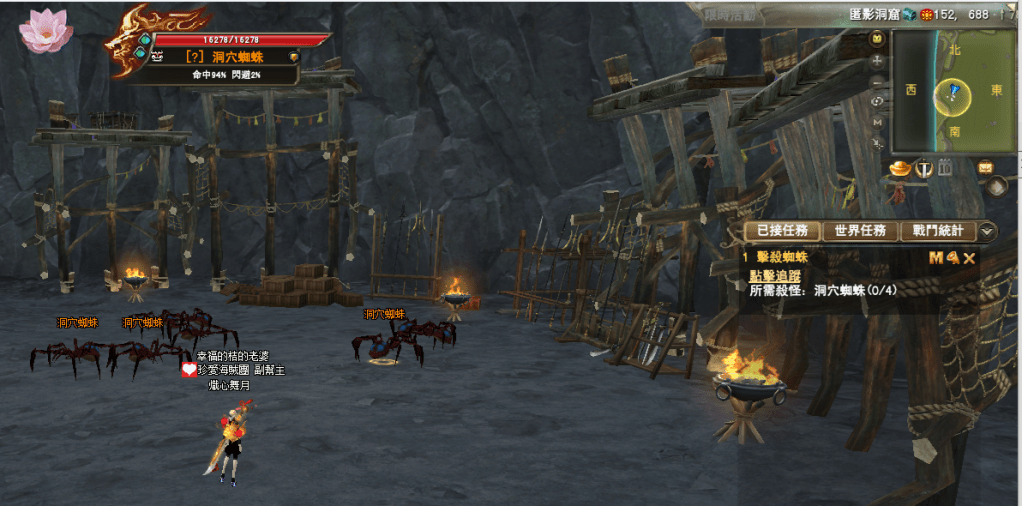This screenshot has height=506, width=1022.
Task: Click the sword icon below the minimap
Action: [924, 168]
